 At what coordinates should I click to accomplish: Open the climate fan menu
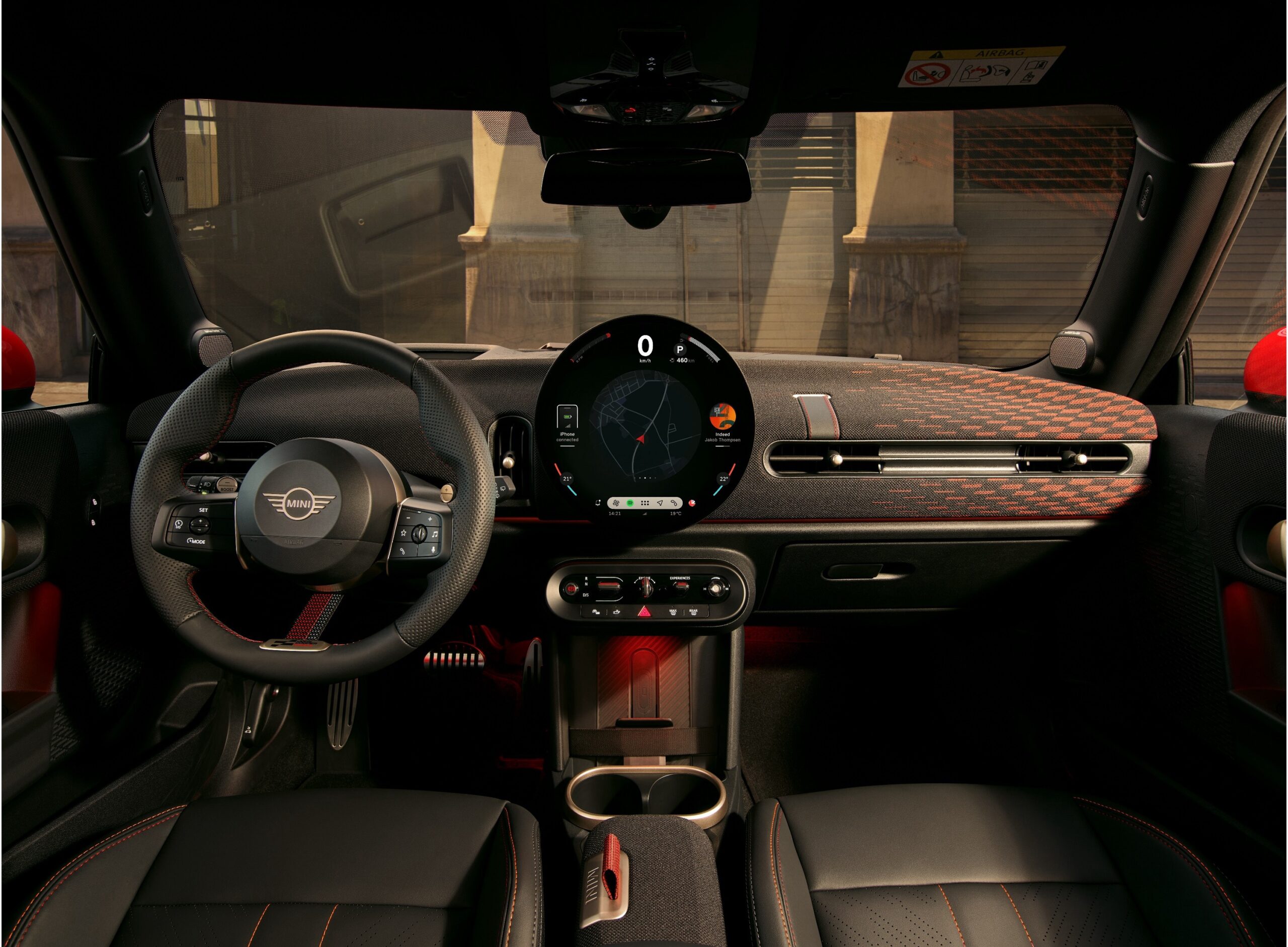point(616,503)
